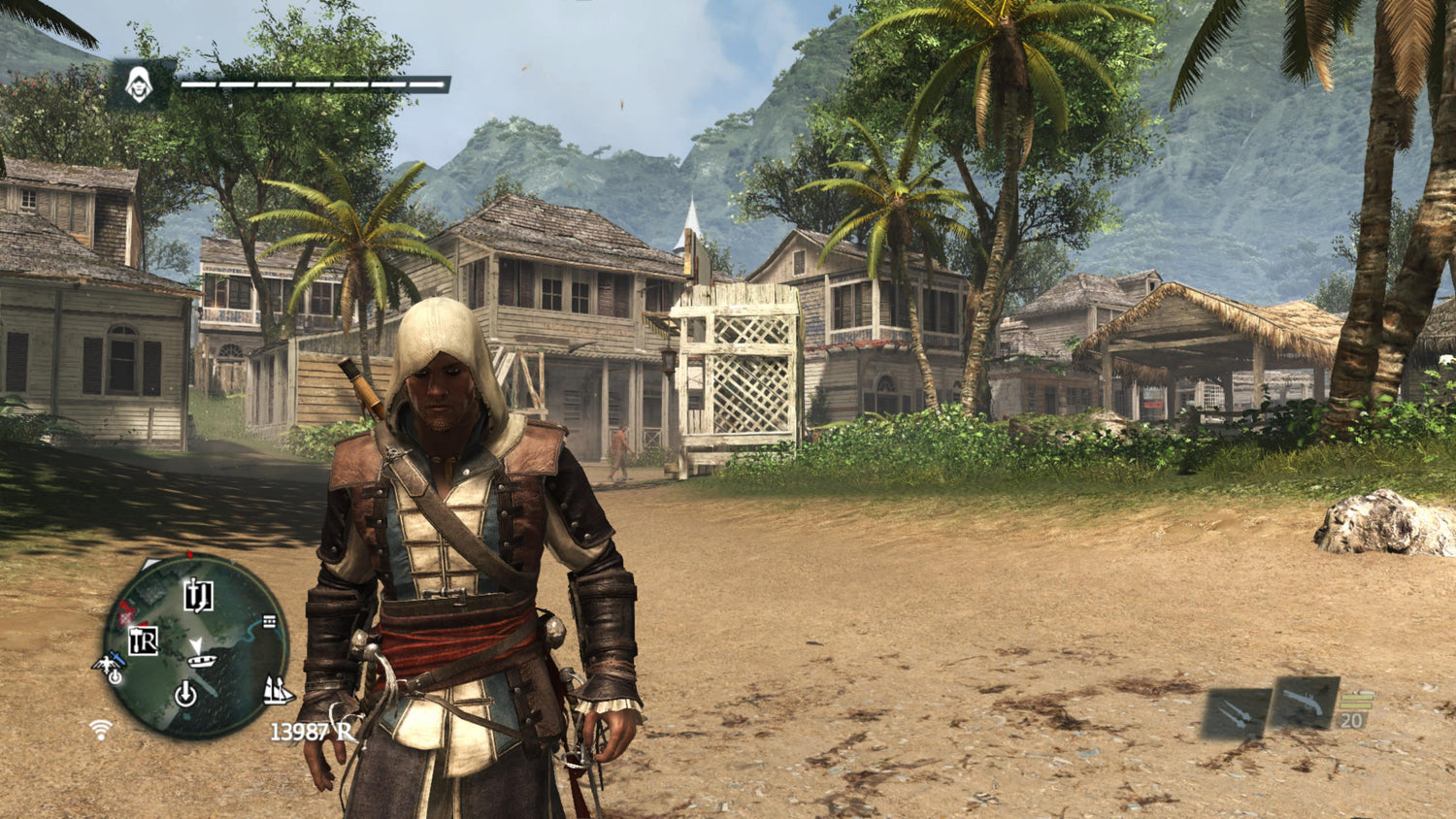The width and height of the screenshot is (1456, 819).
Task: Select the hammer general store minimap marker
Action: tap(144, 640)
